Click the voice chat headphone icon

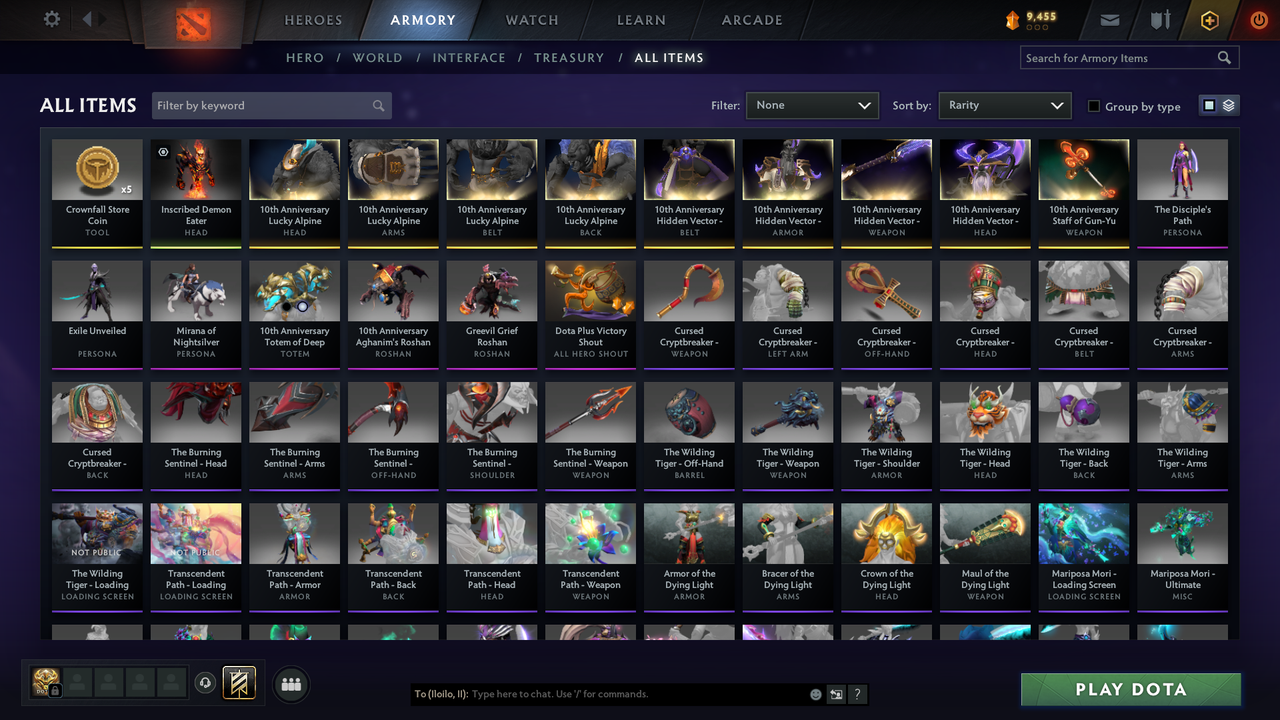206,683
